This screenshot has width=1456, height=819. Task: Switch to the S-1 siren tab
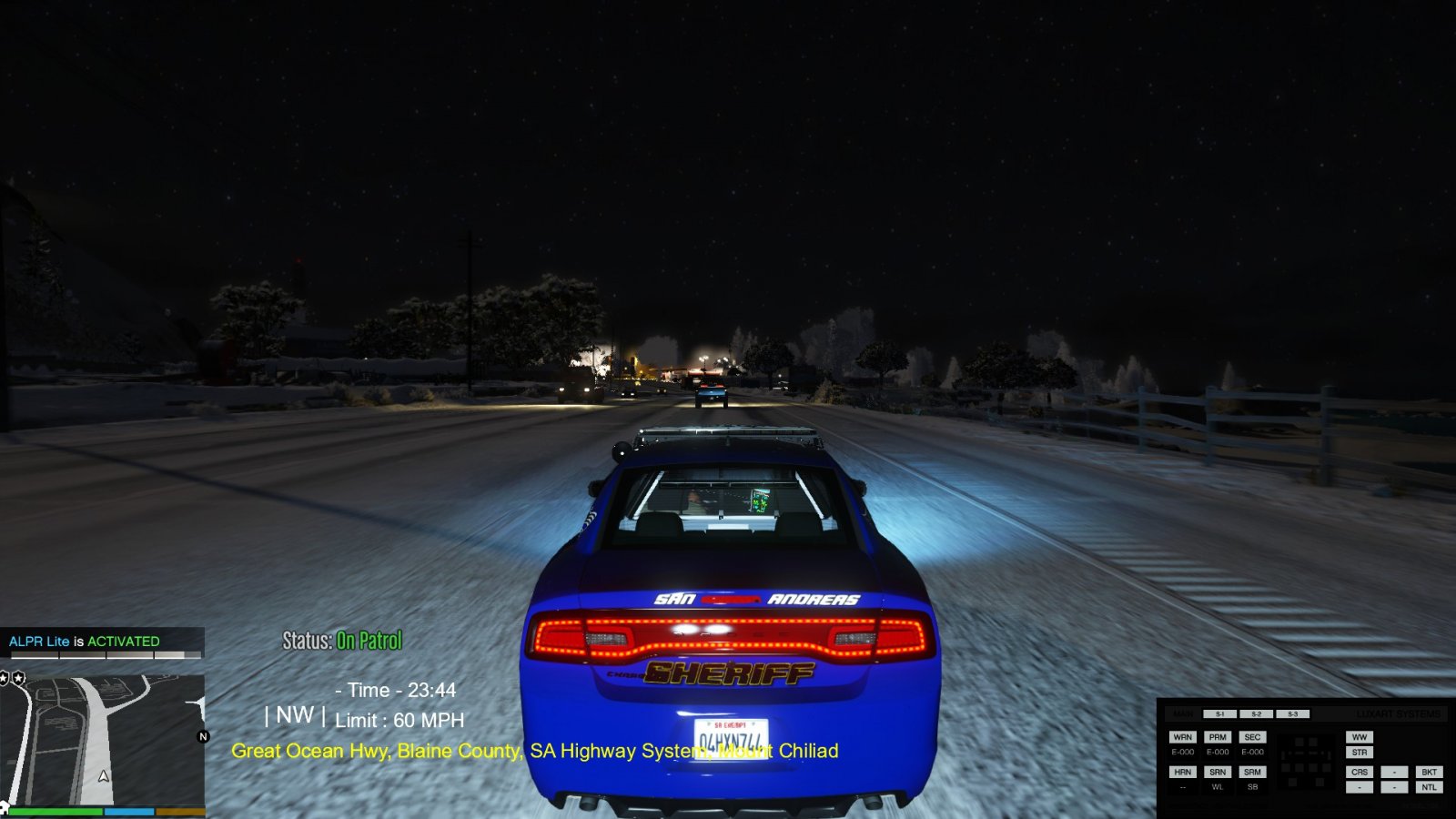click(x=1219, y=713)
